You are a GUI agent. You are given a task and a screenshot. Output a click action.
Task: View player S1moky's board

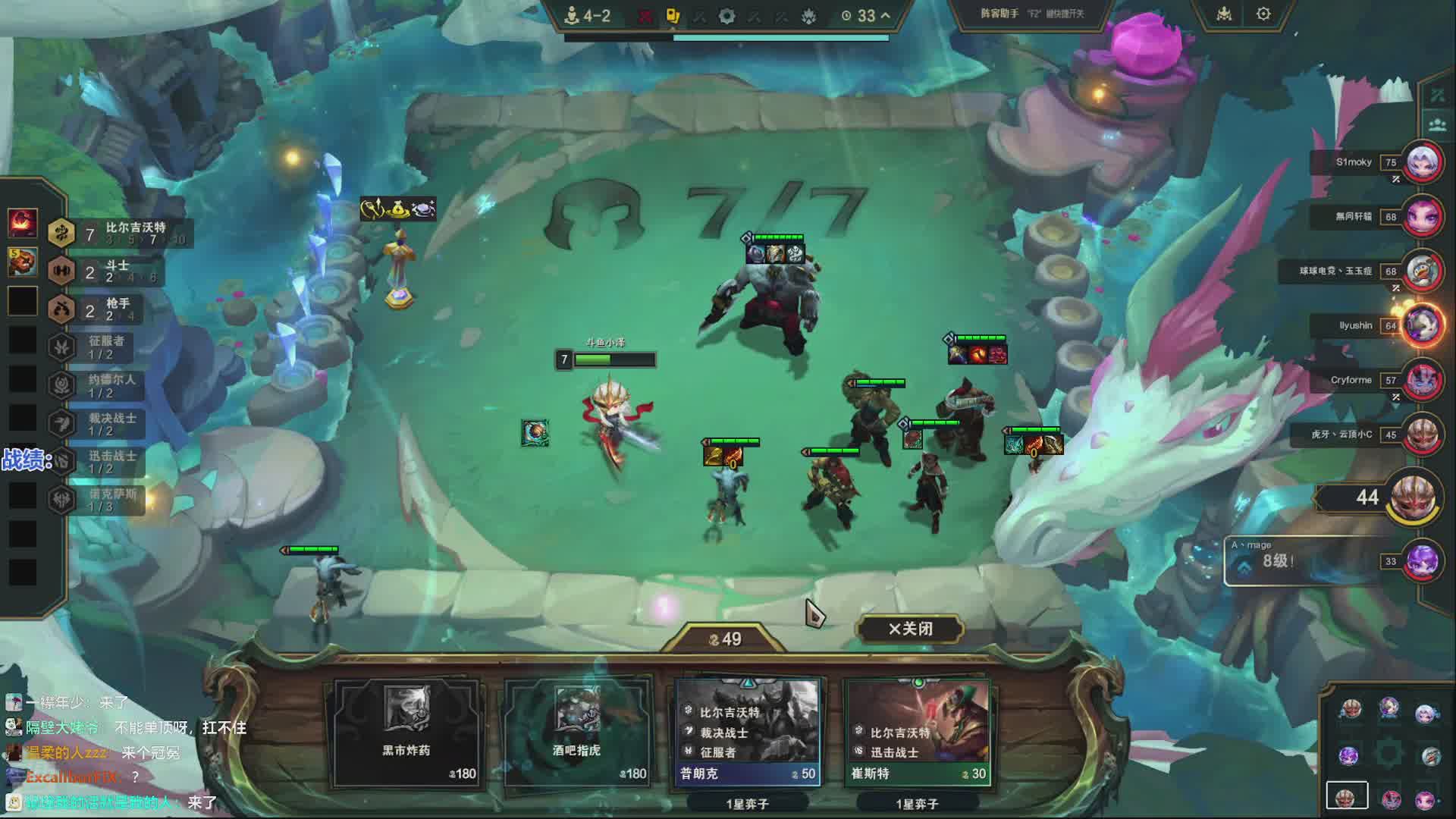[1422, 162]
